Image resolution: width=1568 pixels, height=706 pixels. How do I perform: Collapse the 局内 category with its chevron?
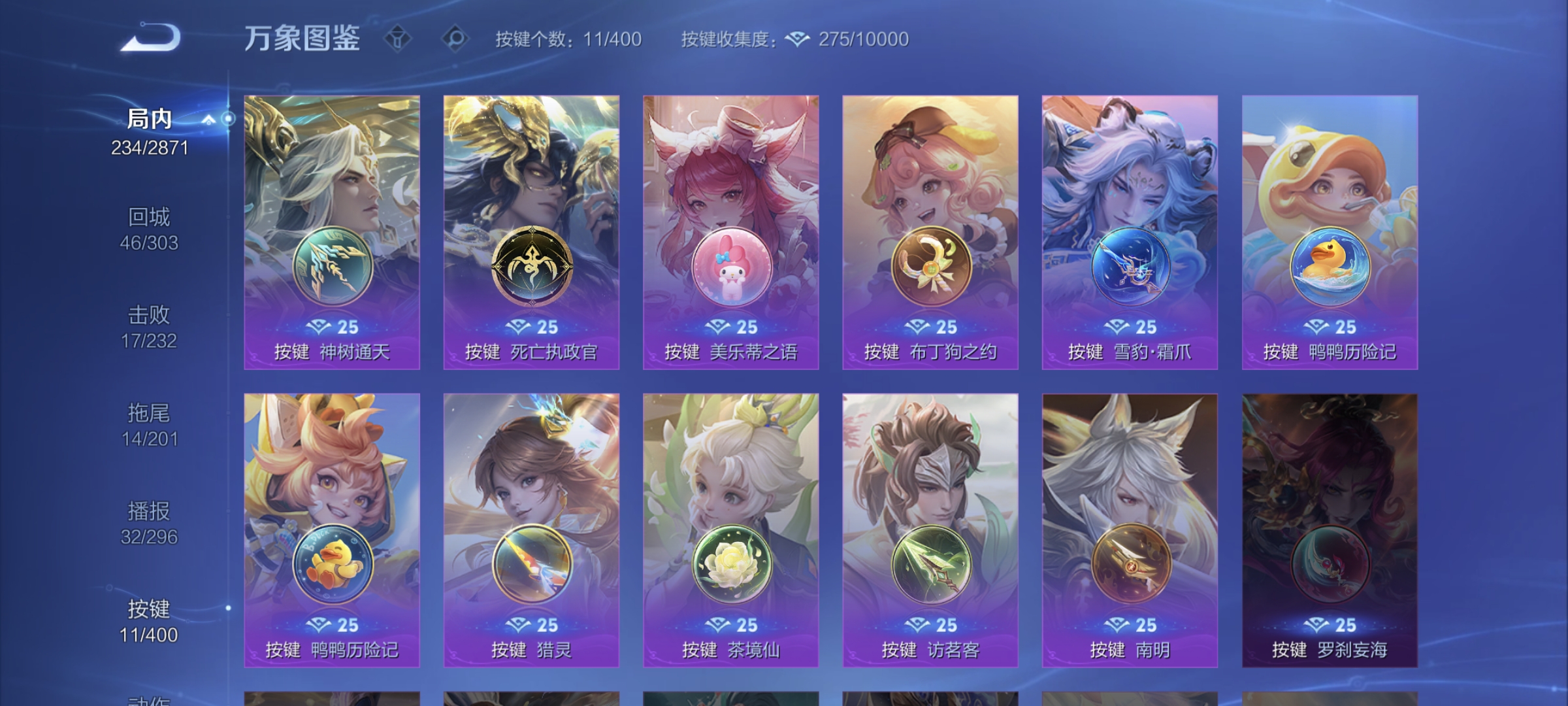209,119
